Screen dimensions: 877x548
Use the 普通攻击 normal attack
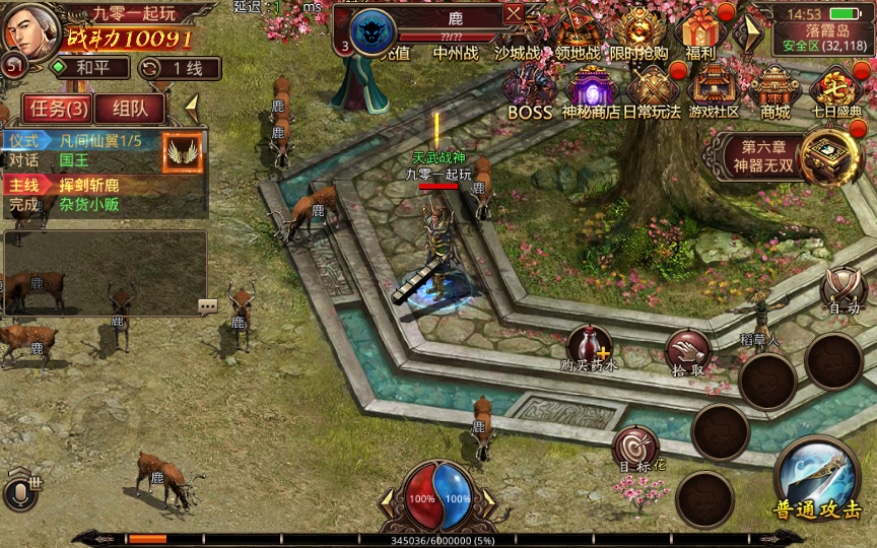point(817,480)
